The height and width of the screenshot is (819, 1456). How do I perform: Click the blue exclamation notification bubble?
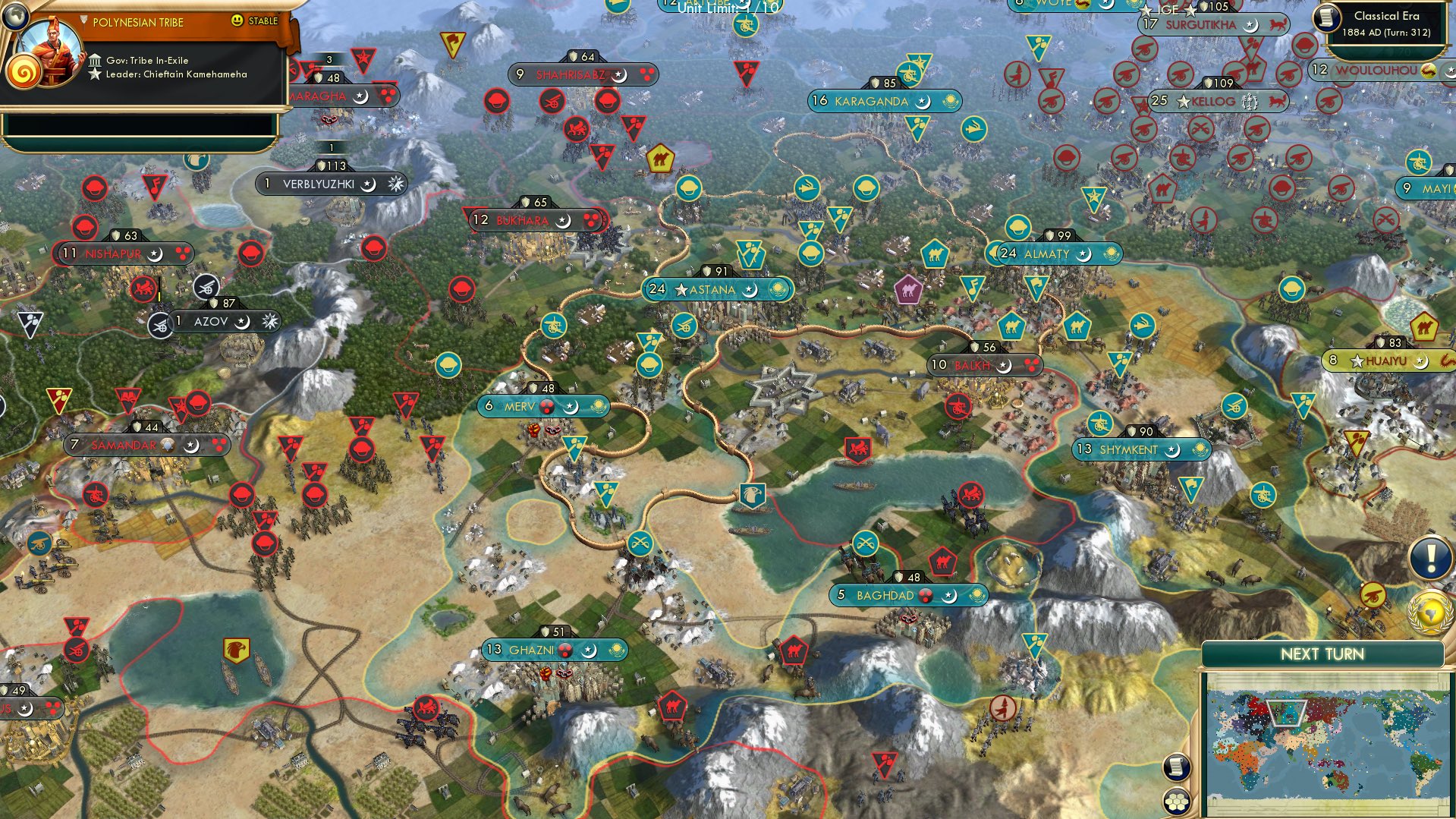pos(1429,557)
